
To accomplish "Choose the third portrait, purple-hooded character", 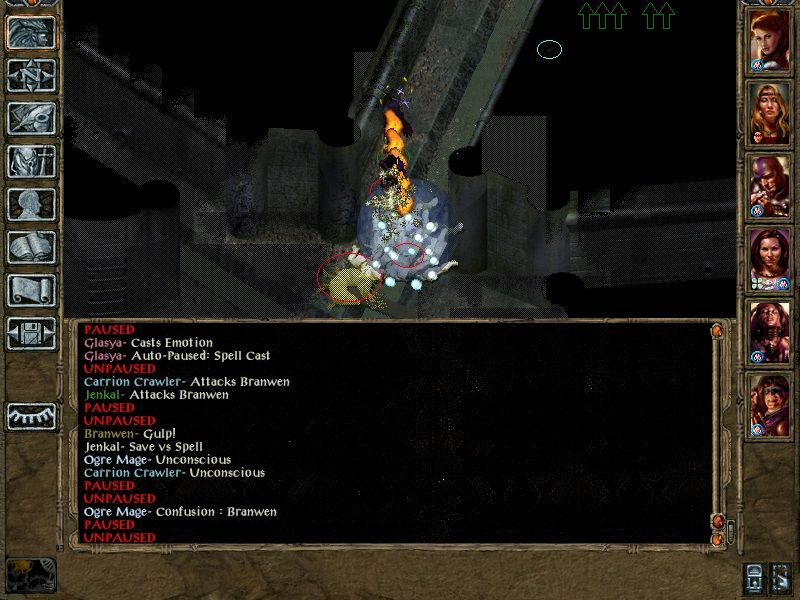I will (x=770, y=187).
